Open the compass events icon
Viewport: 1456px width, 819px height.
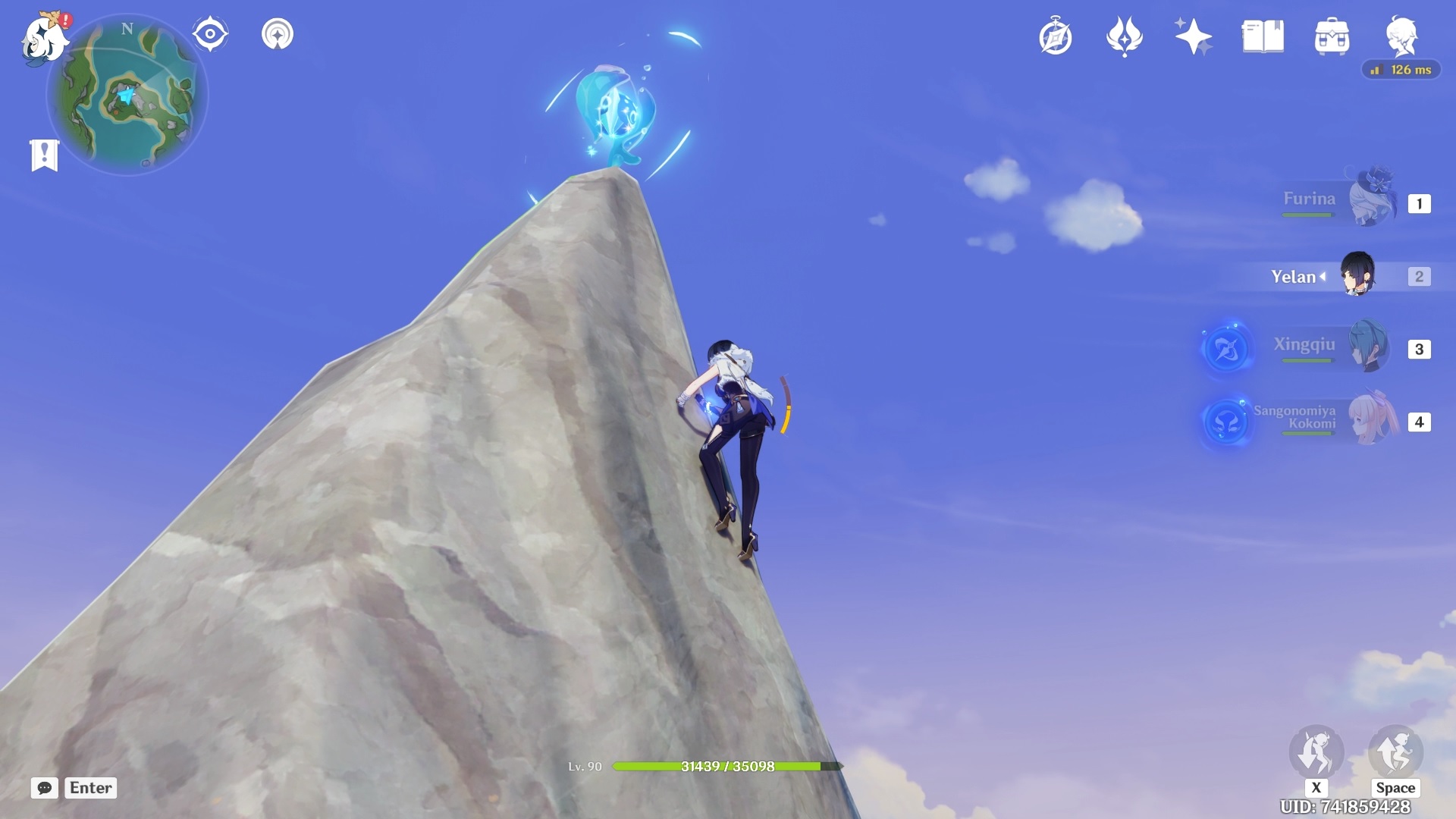coord(1056,37)
